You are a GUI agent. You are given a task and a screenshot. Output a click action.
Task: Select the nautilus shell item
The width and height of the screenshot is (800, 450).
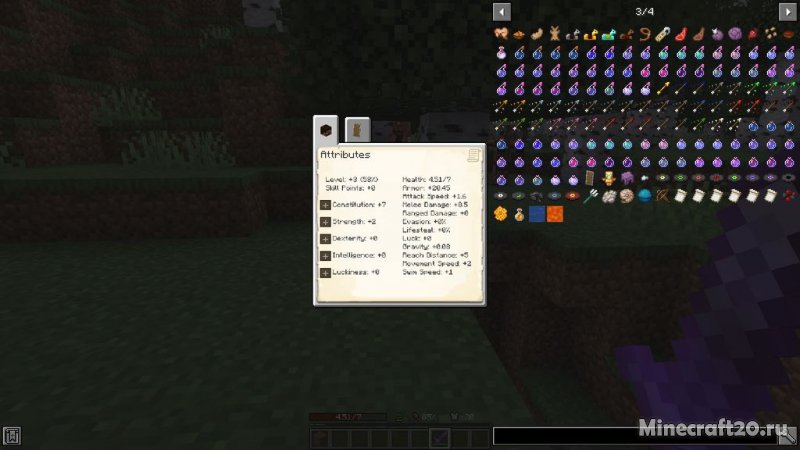[x=627, y=196]
